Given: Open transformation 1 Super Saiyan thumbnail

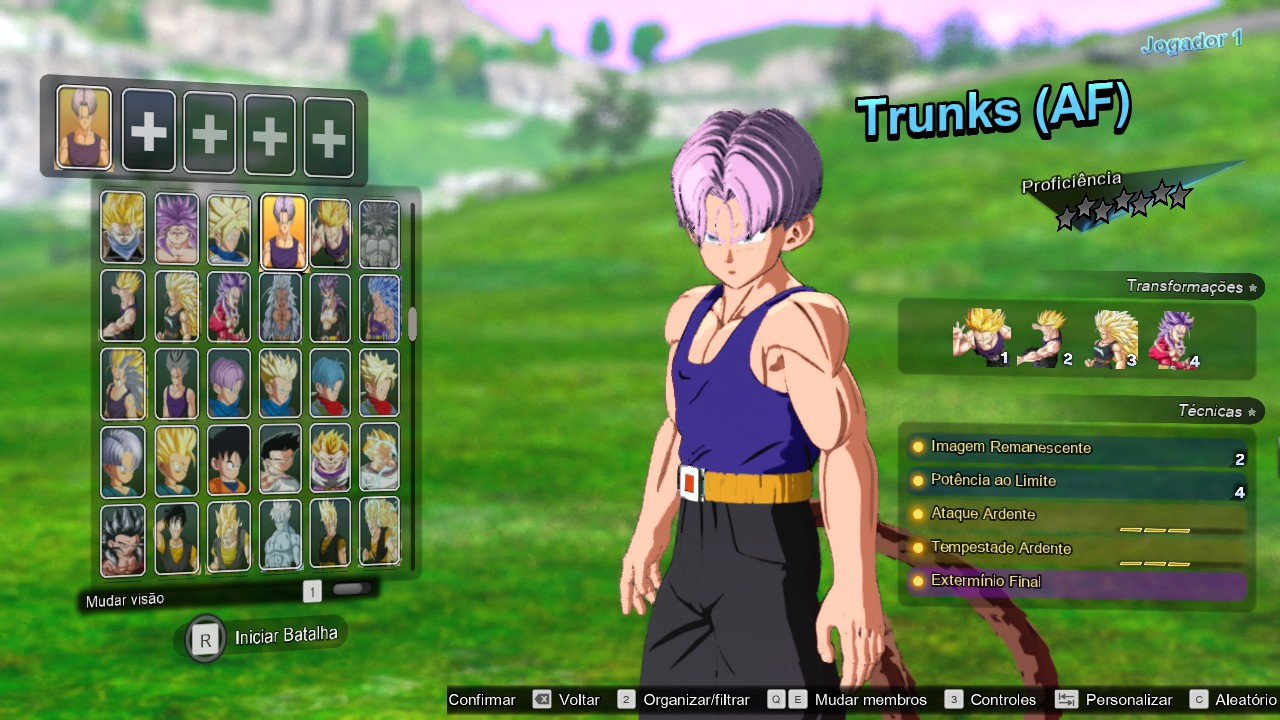Looking at the screenshot, I should [980, 335].
